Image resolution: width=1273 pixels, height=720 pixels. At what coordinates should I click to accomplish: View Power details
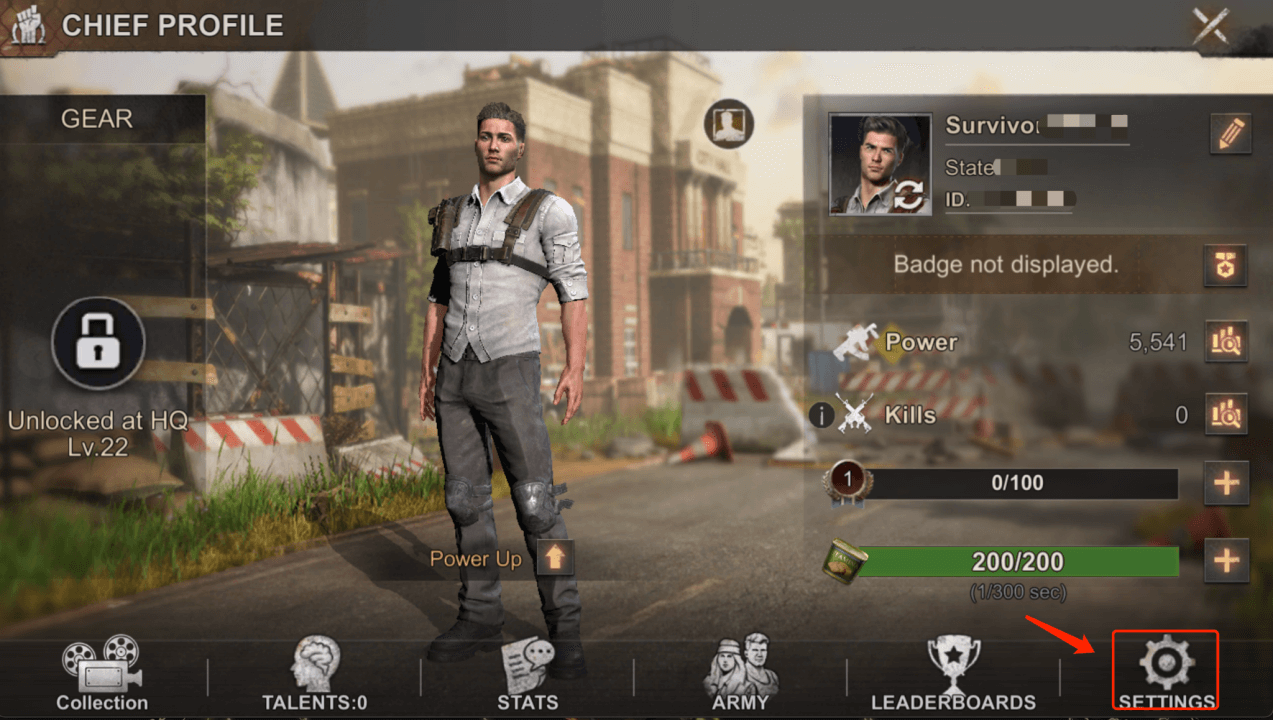1226,342
